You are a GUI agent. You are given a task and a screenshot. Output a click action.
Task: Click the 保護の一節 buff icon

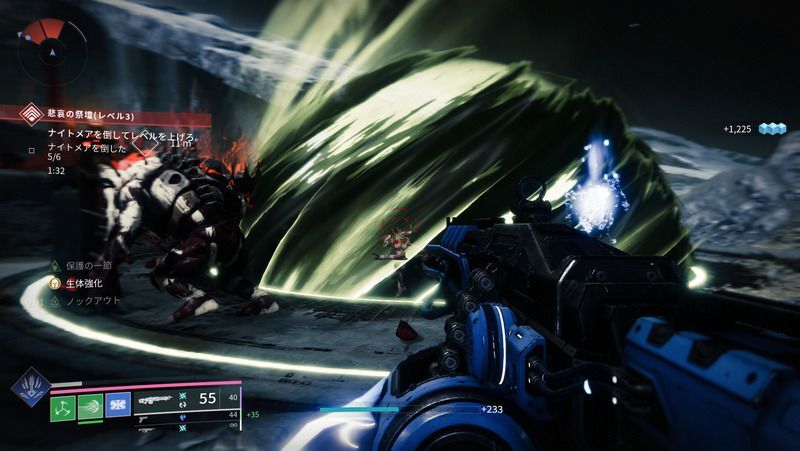click(56, 266)
